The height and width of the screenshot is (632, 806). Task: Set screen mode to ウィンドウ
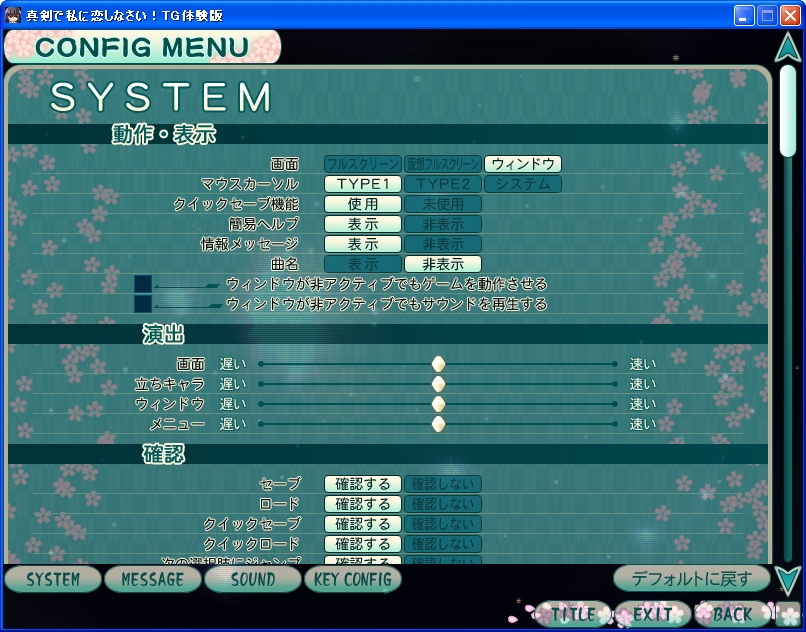[522, 164]
